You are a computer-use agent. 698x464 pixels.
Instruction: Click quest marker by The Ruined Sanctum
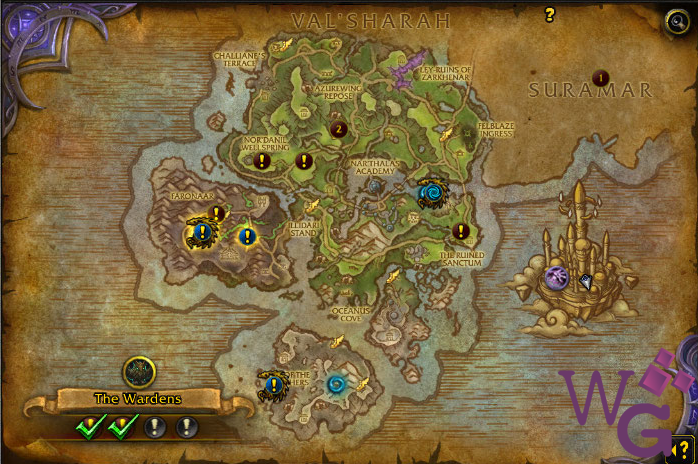[x=461, y=232]
